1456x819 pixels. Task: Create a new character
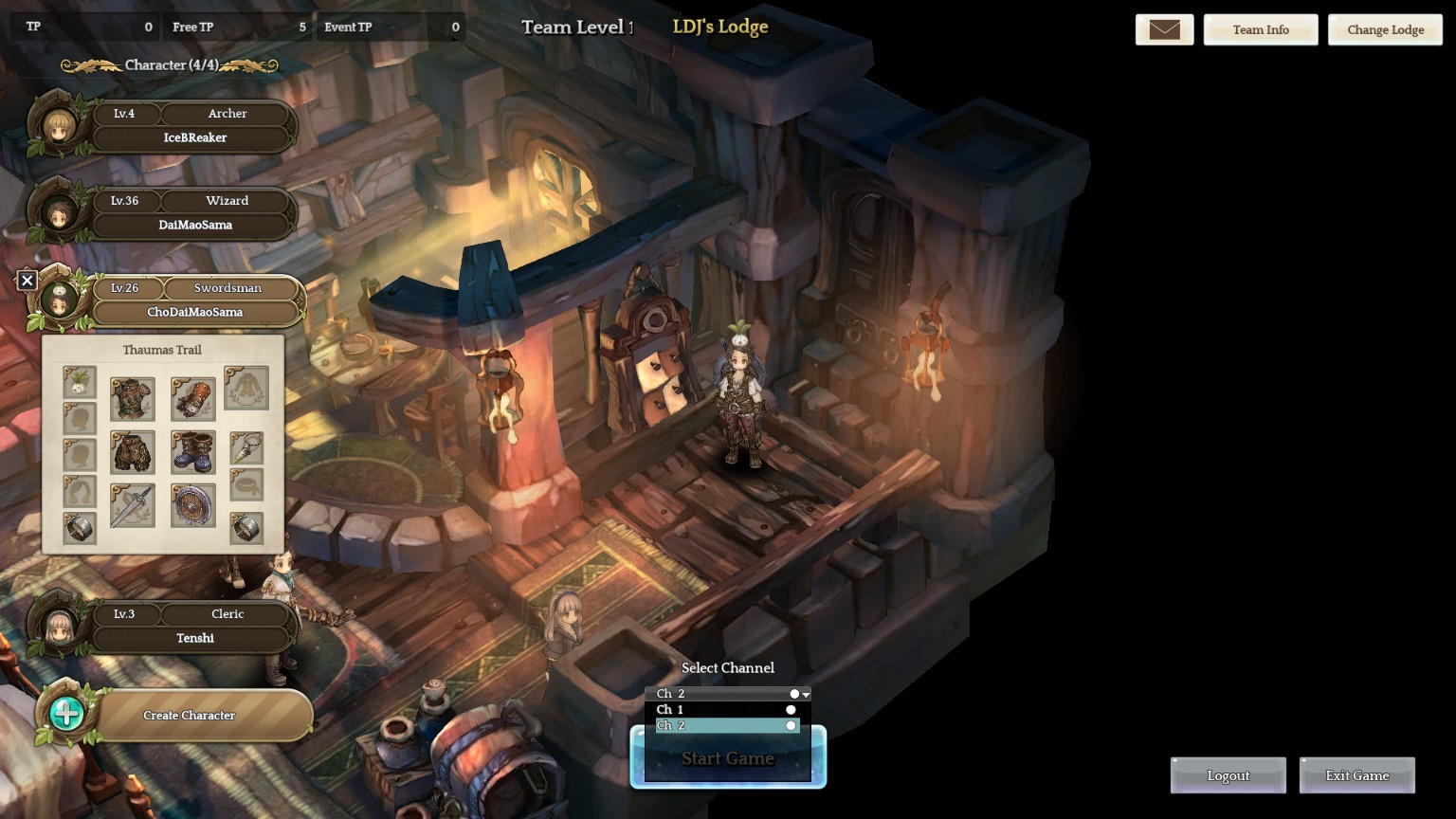(x=189, y=716)
